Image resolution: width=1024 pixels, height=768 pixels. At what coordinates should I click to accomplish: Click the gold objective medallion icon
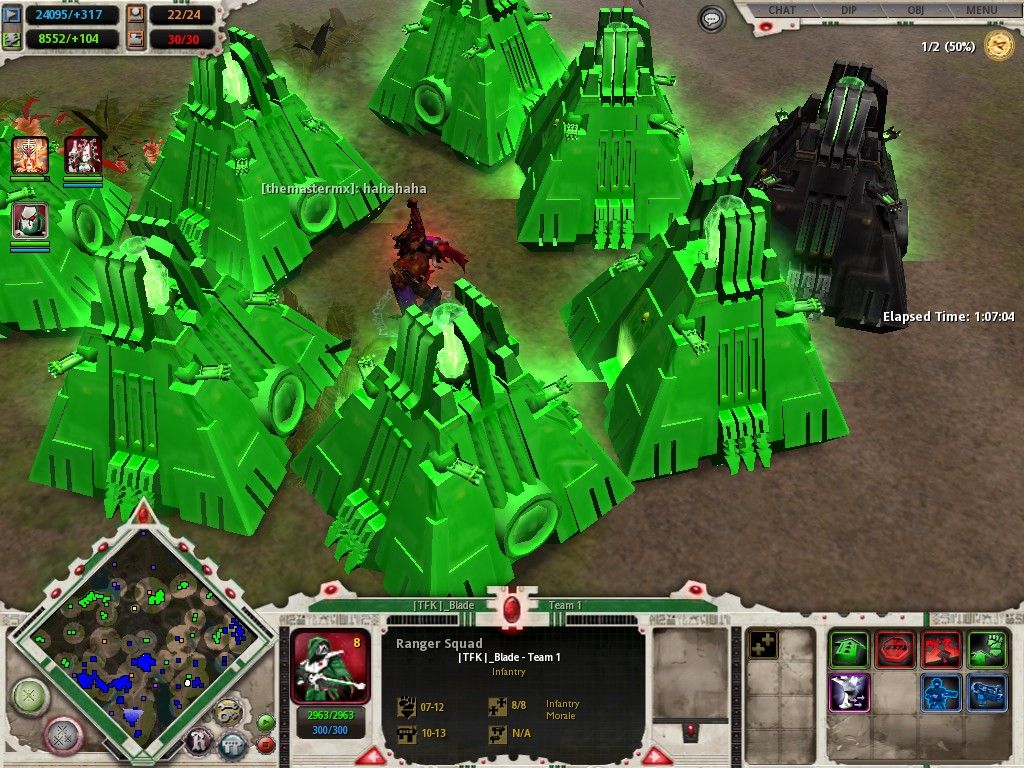(998, 45)
